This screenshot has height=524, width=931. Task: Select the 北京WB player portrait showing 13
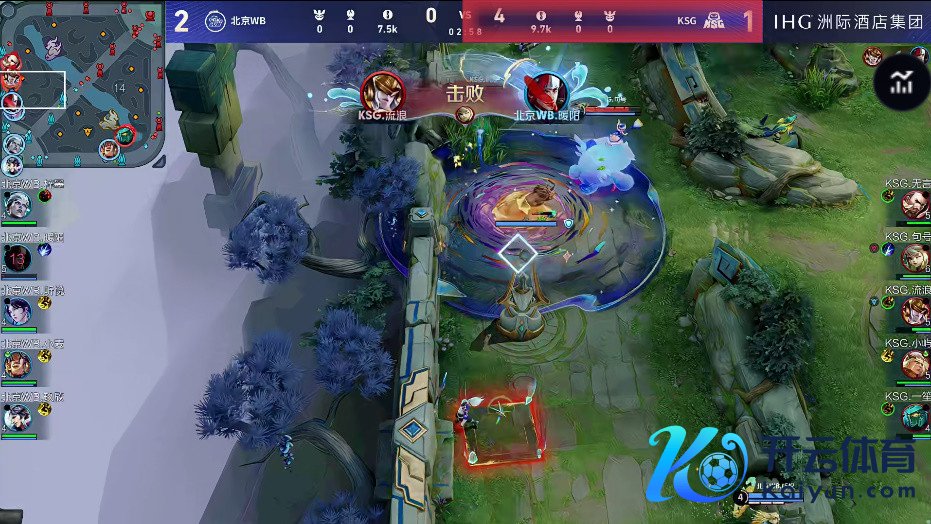coord(17,259)
